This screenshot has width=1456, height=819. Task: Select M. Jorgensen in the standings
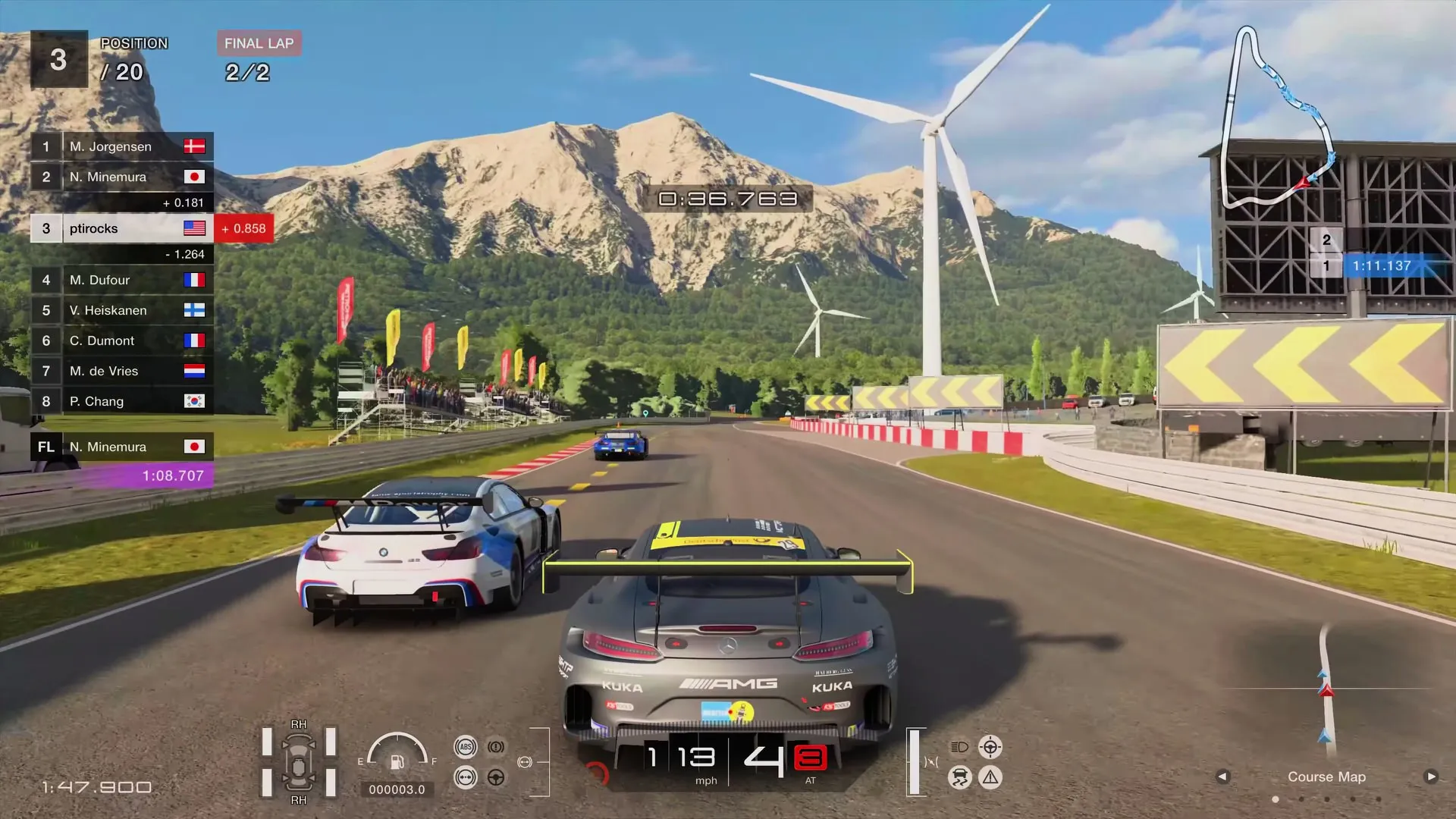pos(121,146)
